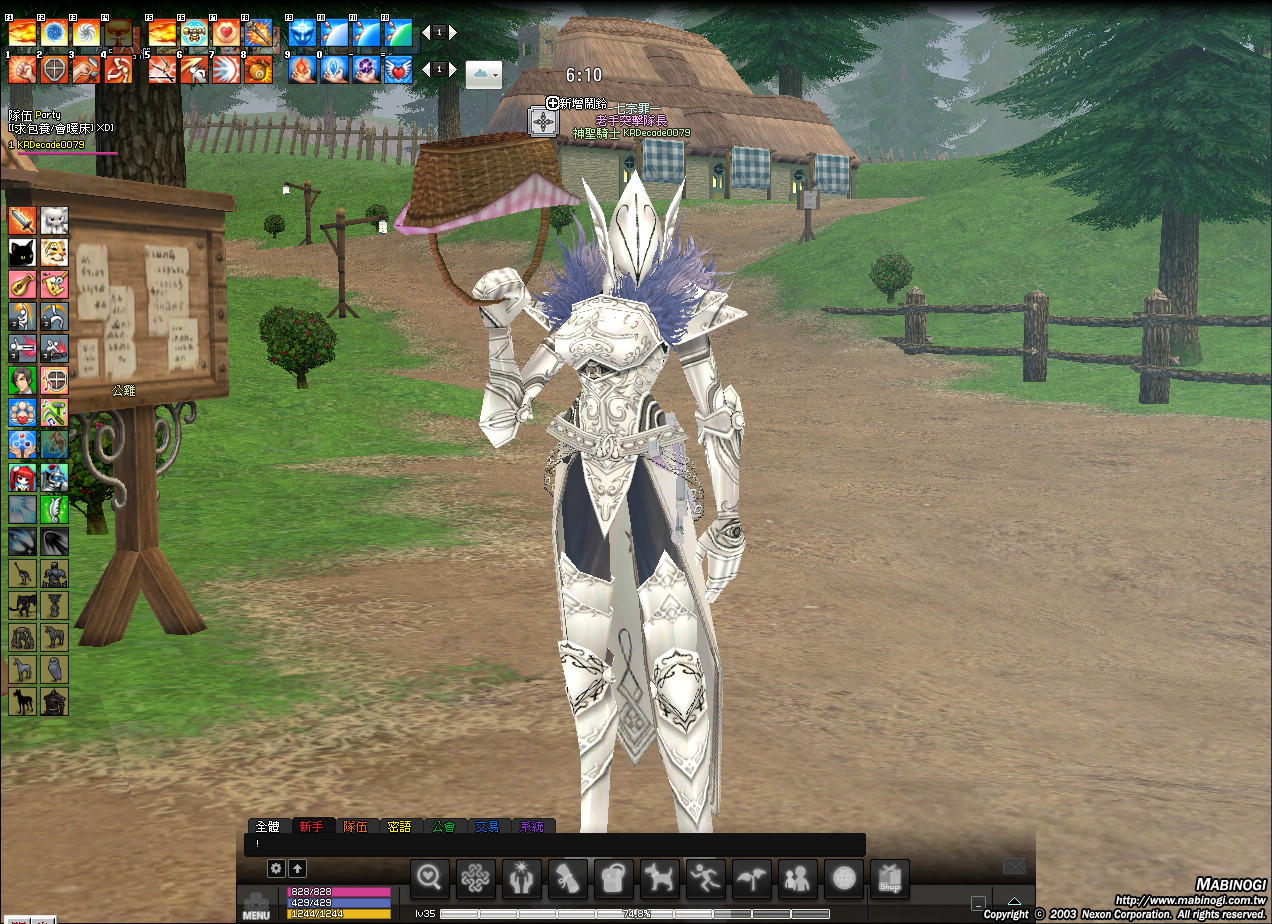Open the main MENU button
This screenshot has height=924, width=1272.
(256, 905)
